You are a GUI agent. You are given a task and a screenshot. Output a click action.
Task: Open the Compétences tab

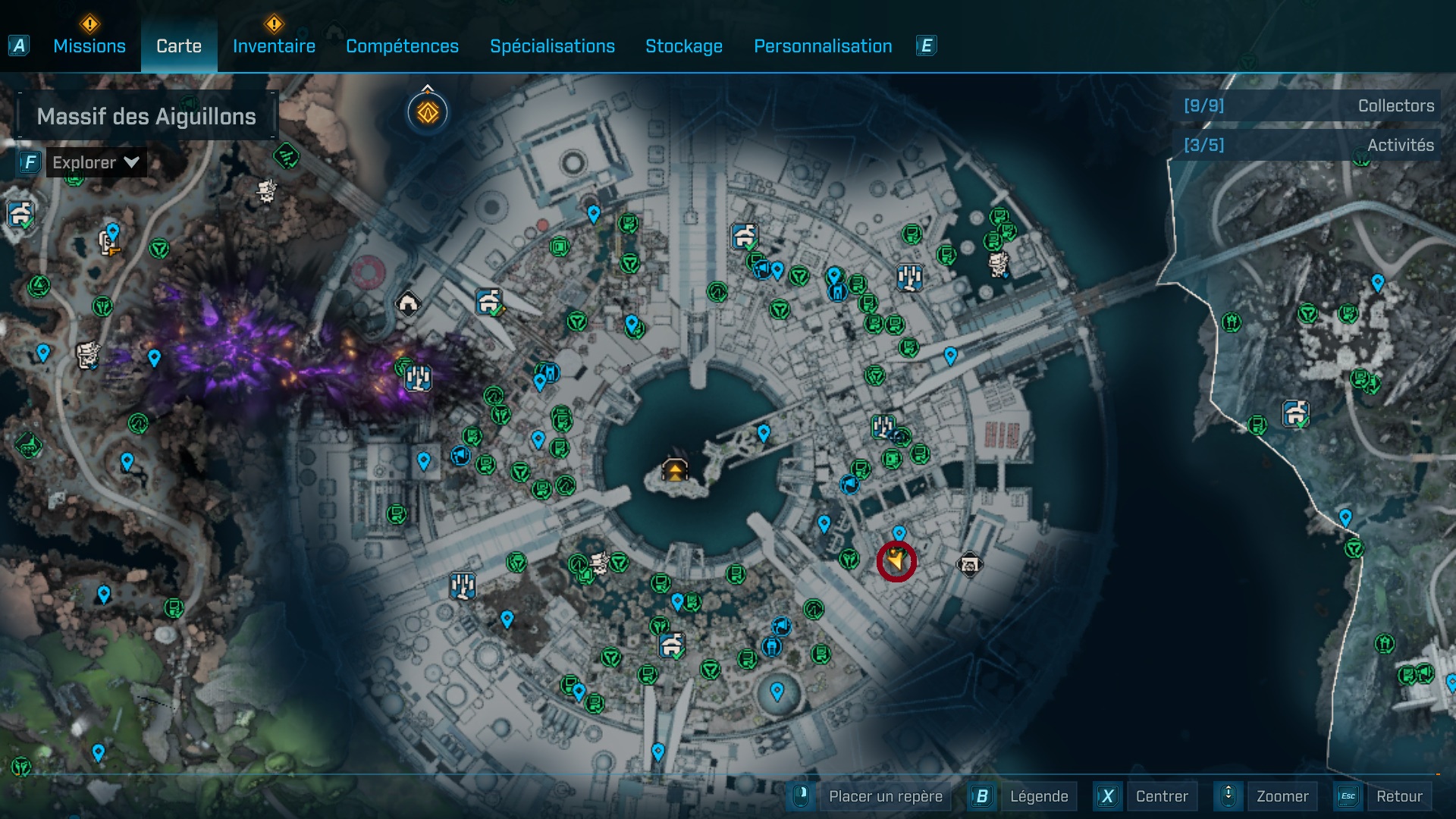tap(402, 46)
